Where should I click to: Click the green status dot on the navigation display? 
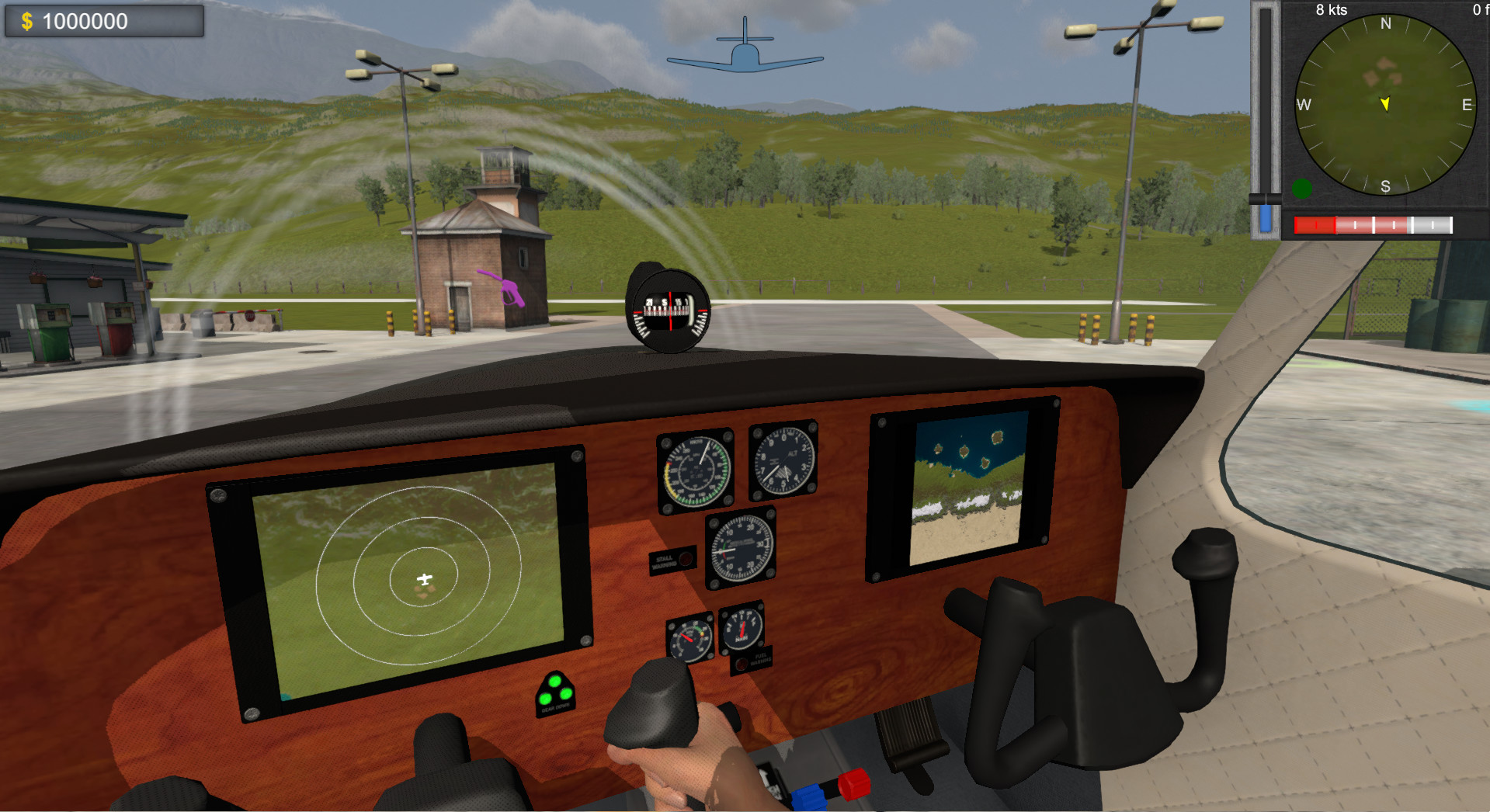[x=1302, y=187]
